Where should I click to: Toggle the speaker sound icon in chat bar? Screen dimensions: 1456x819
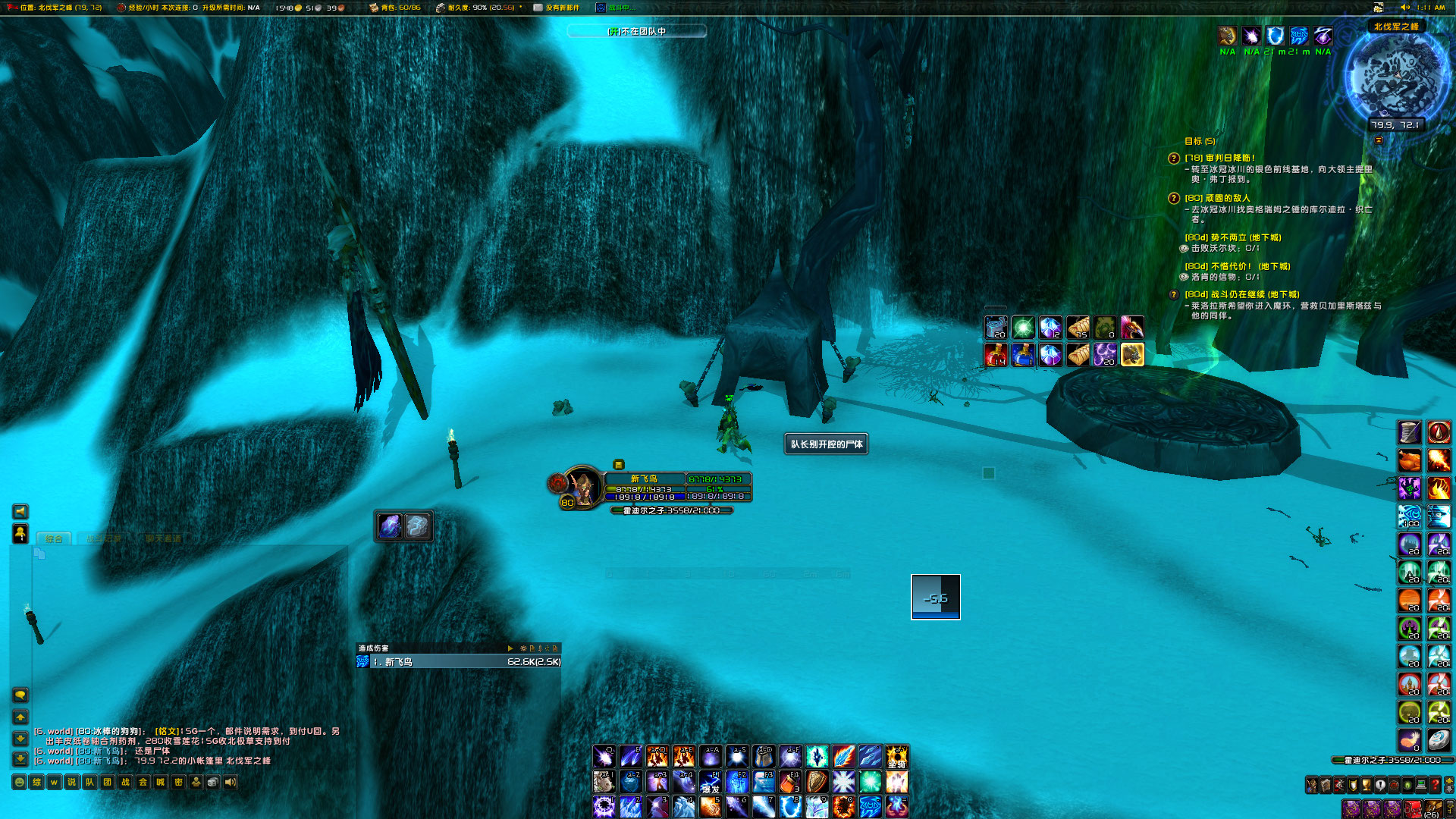coord(230,782)
